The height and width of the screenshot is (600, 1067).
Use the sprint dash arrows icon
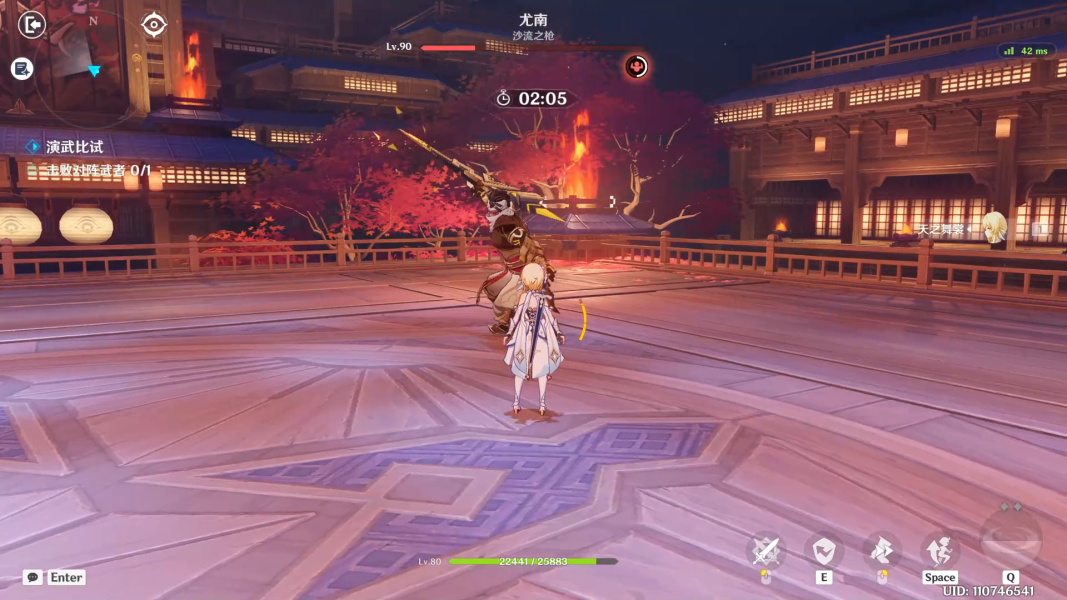pyautogui.click(x=881, y=550)
